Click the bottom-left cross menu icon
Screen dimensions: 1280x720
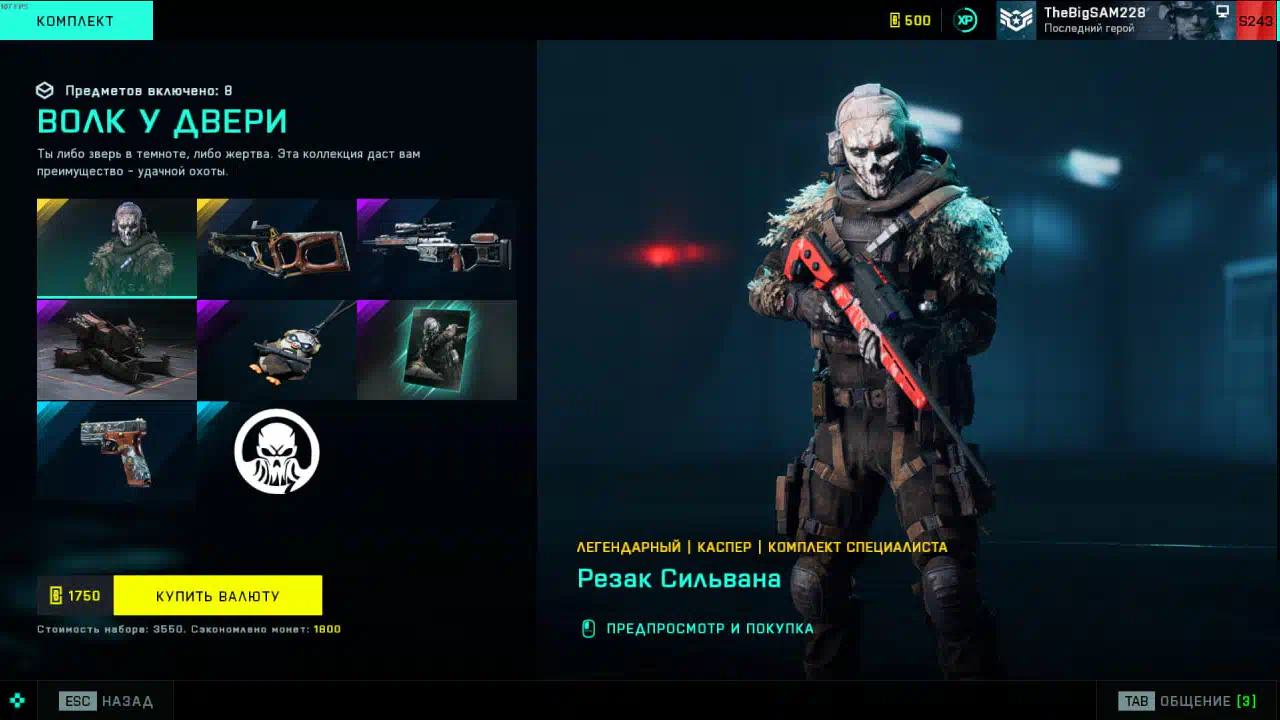(x=17, y=701)
